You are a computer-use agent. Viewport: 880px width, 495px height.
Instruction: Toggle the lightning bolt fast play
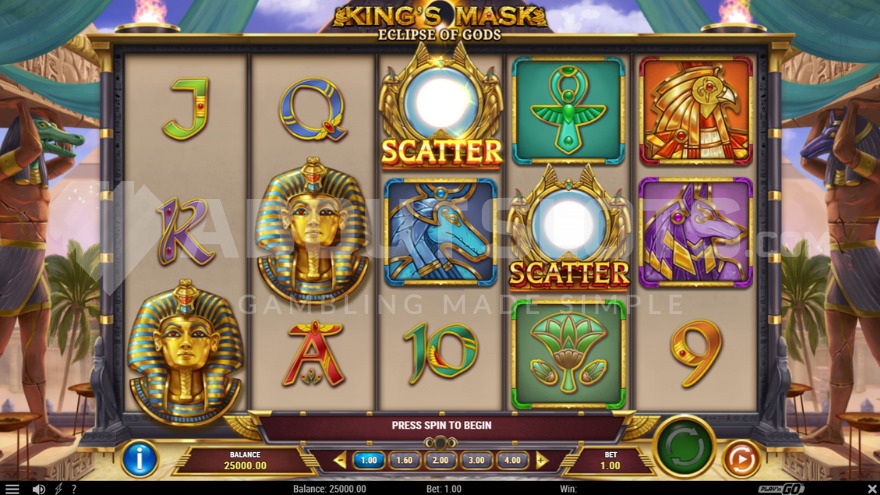click(59, 489)
